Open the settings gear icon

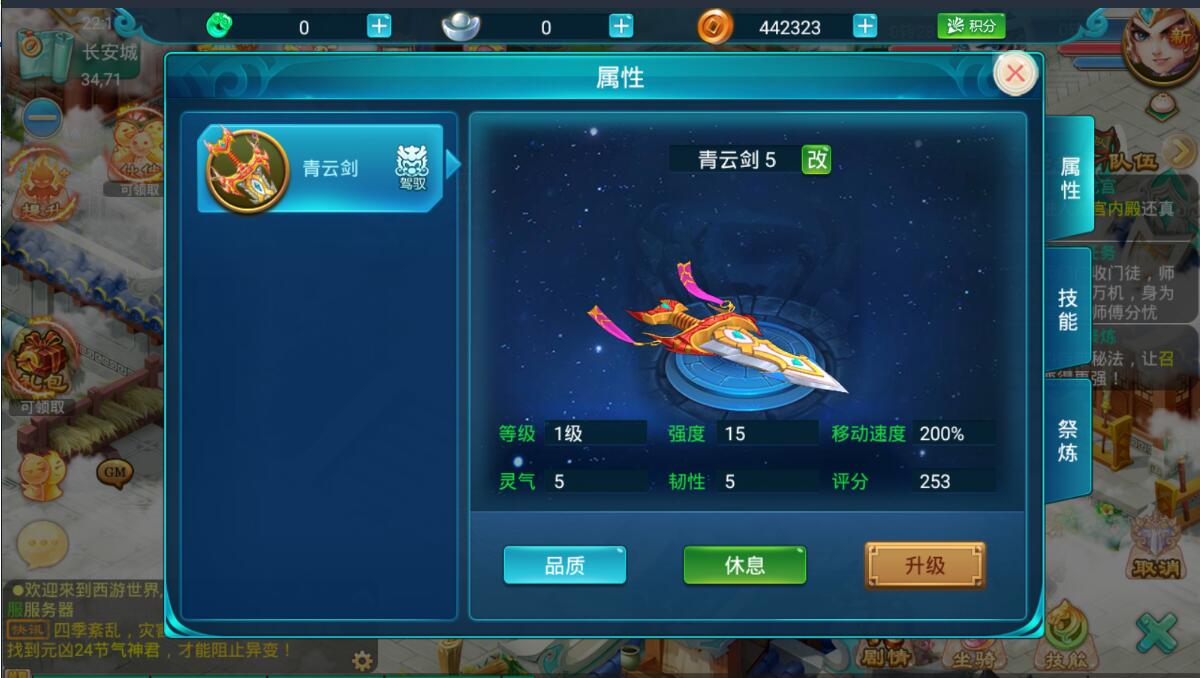point(362,660)
